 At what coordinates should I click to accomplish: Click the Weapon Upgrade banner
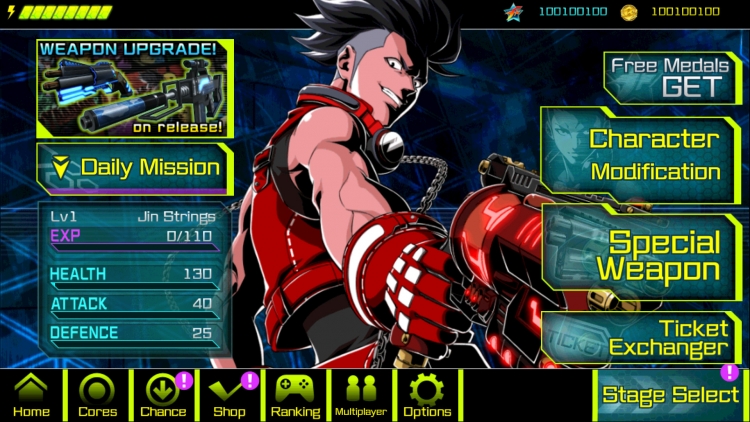133,88
